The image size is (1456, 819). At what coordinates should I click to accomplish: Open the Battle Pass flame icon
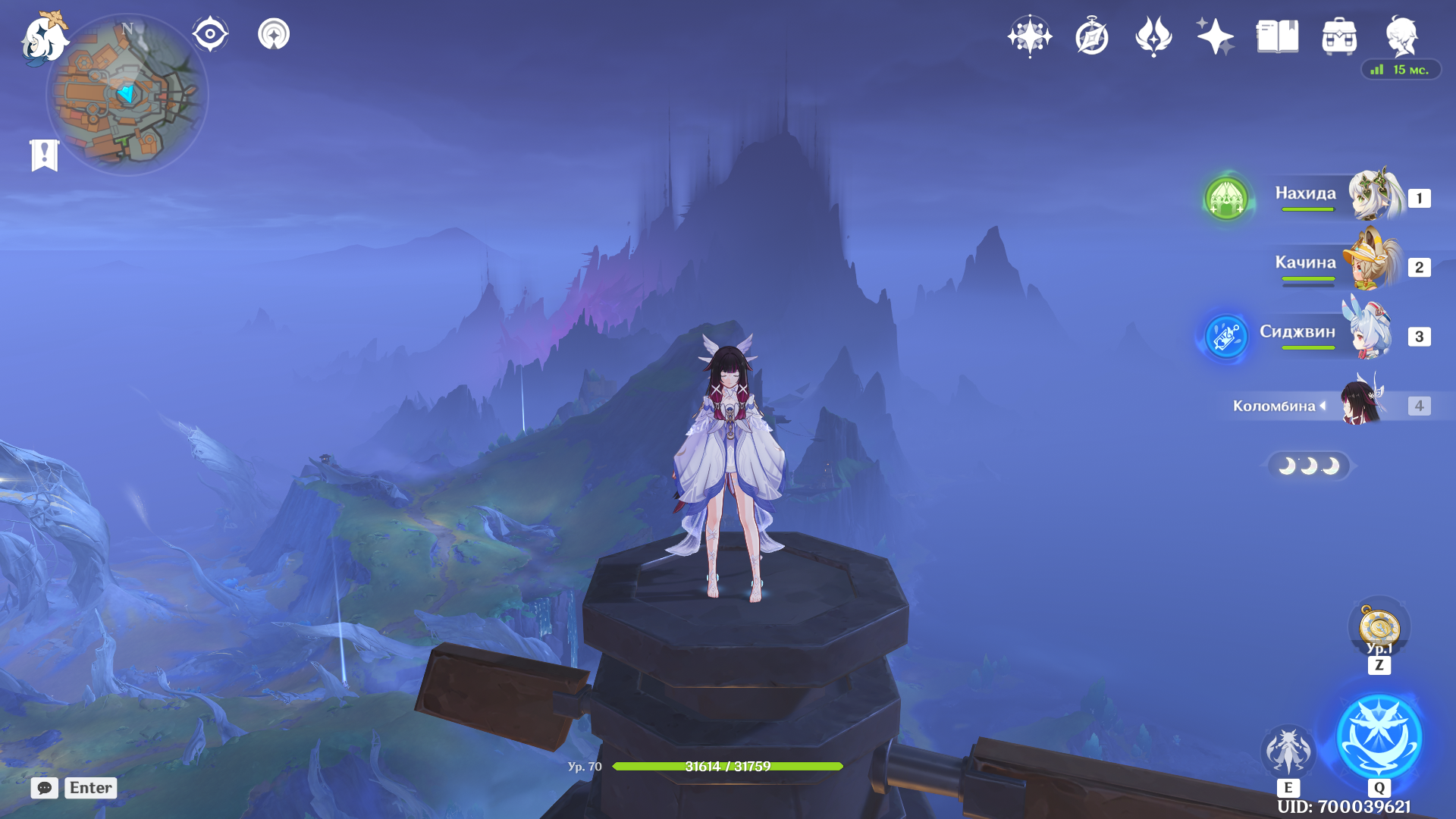pyautogui.click(x=1153, y=36)
